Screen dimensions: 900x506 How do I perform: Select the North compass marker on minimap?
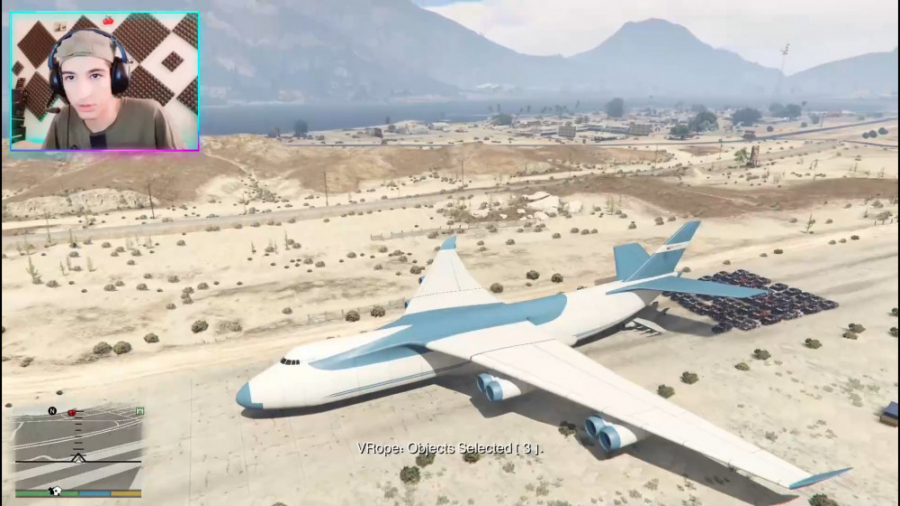click(52, 411)
